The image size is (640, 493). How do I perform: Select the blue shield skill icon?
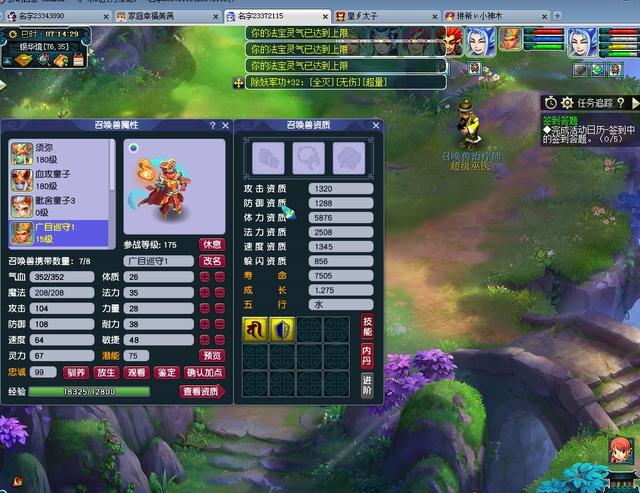[x=282, y=330]
